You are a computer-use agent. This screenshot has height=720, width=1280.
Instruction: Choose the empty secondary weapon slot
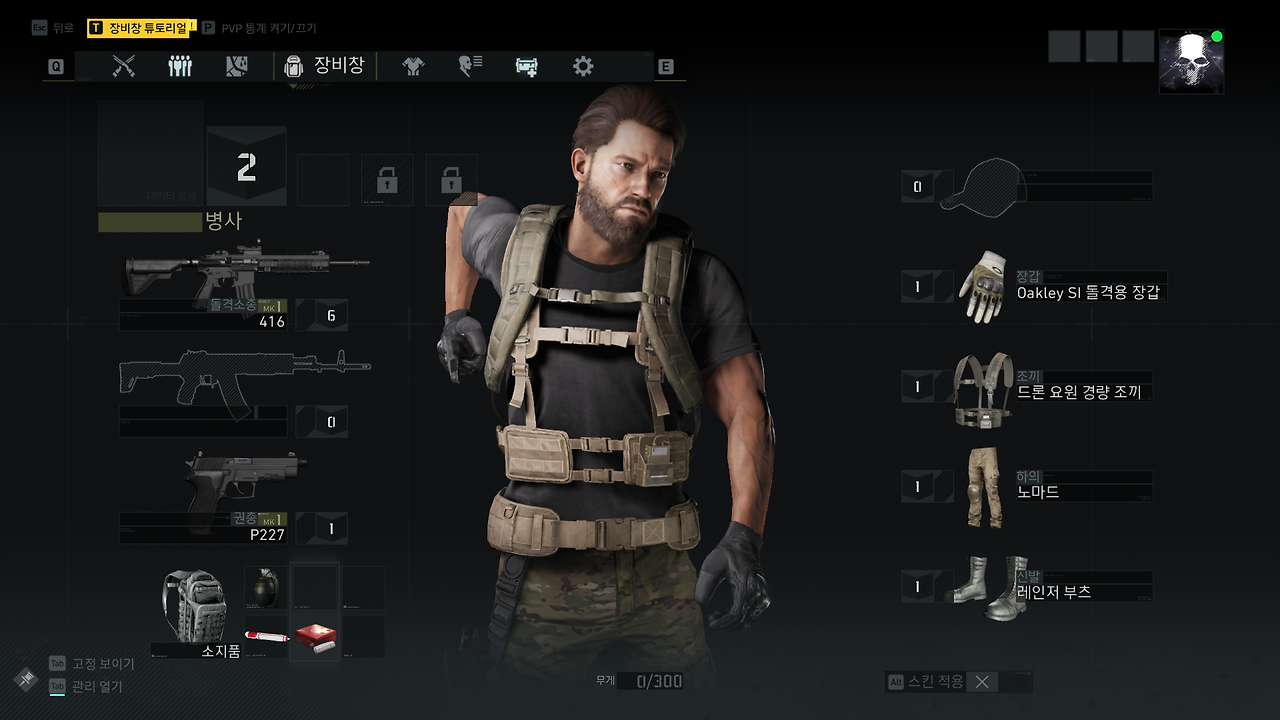pyautogui.click(x=245, y=383)
